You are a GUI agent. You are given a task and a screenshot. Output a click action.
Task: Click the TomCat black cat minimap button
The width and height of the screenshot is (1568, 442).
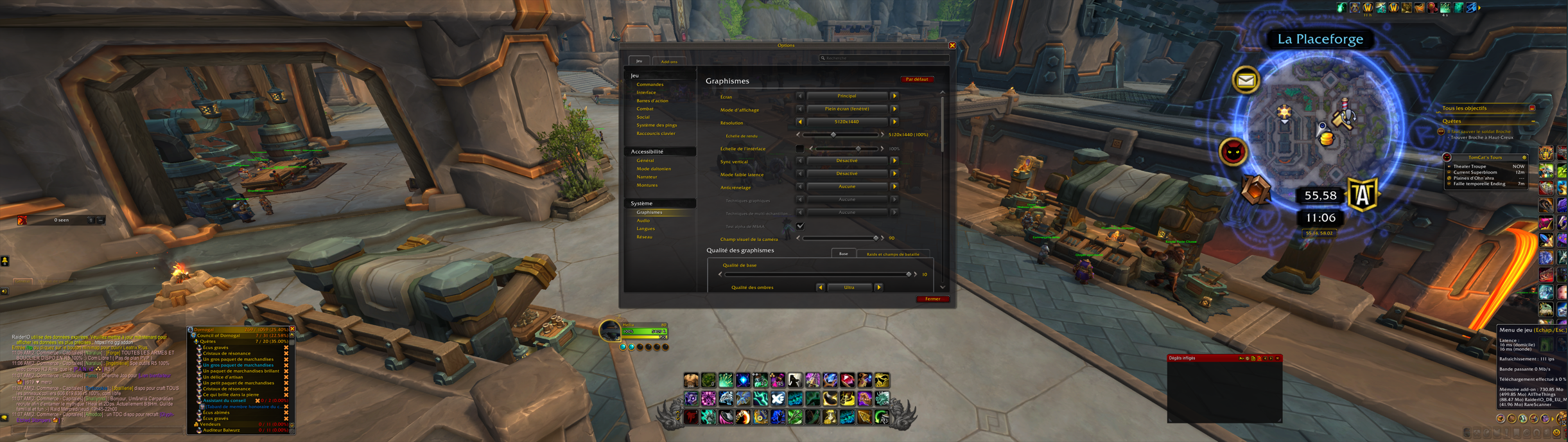point(1233,152)
